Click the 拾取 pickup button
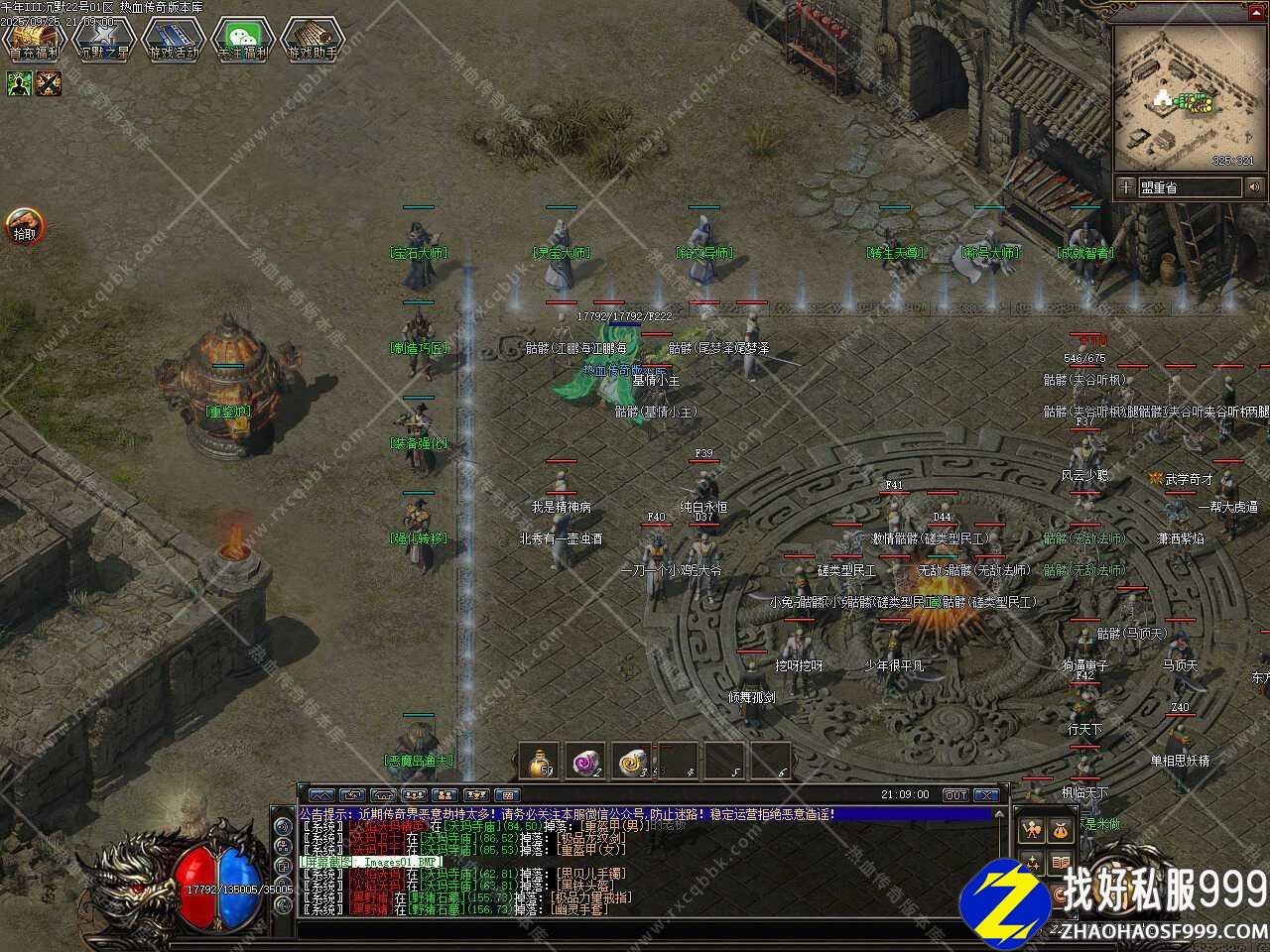This screenshot has height=952, width=1270. tap(24, 226)
